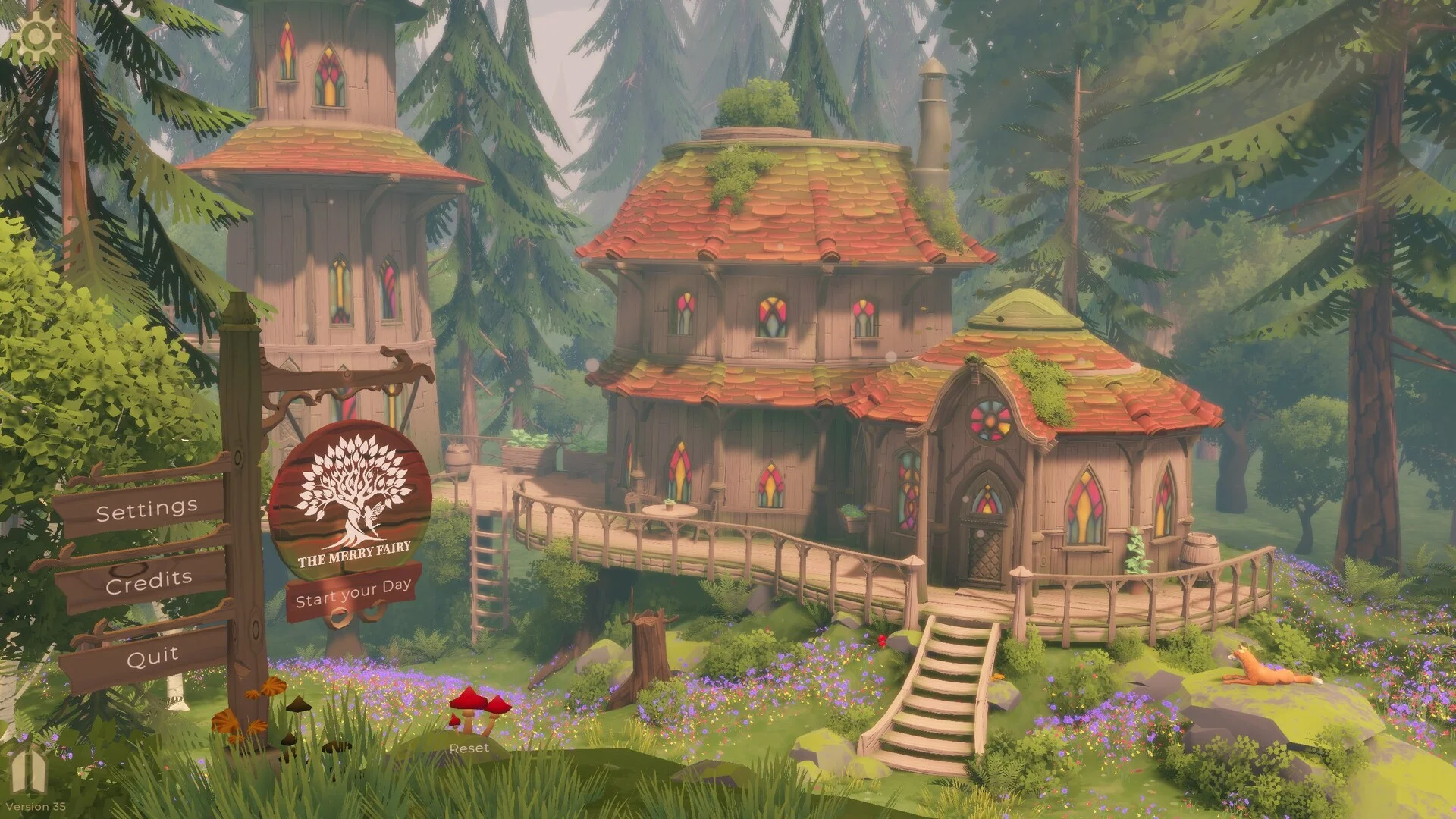Choose the Reset option
The image size is (1456, 819).
(469, 748)
